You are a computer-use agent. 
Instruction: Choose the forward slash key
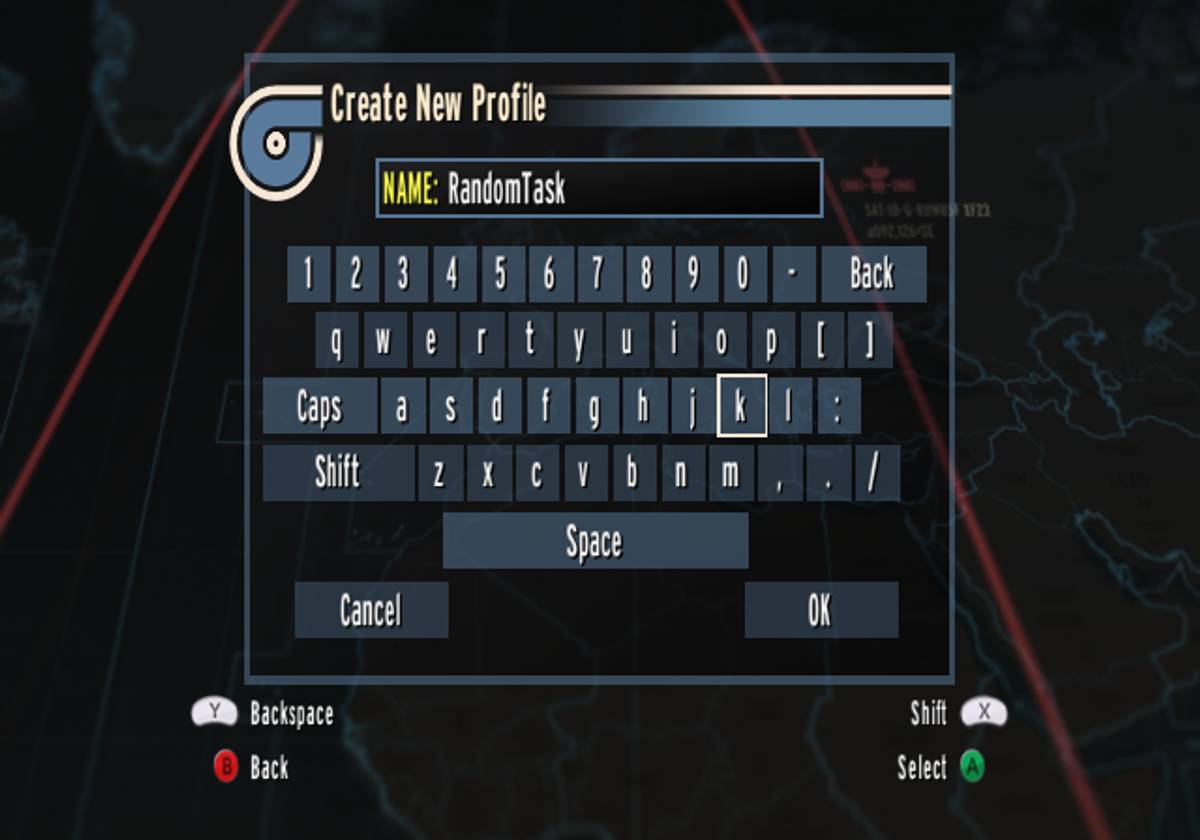[x=876, y=473]
